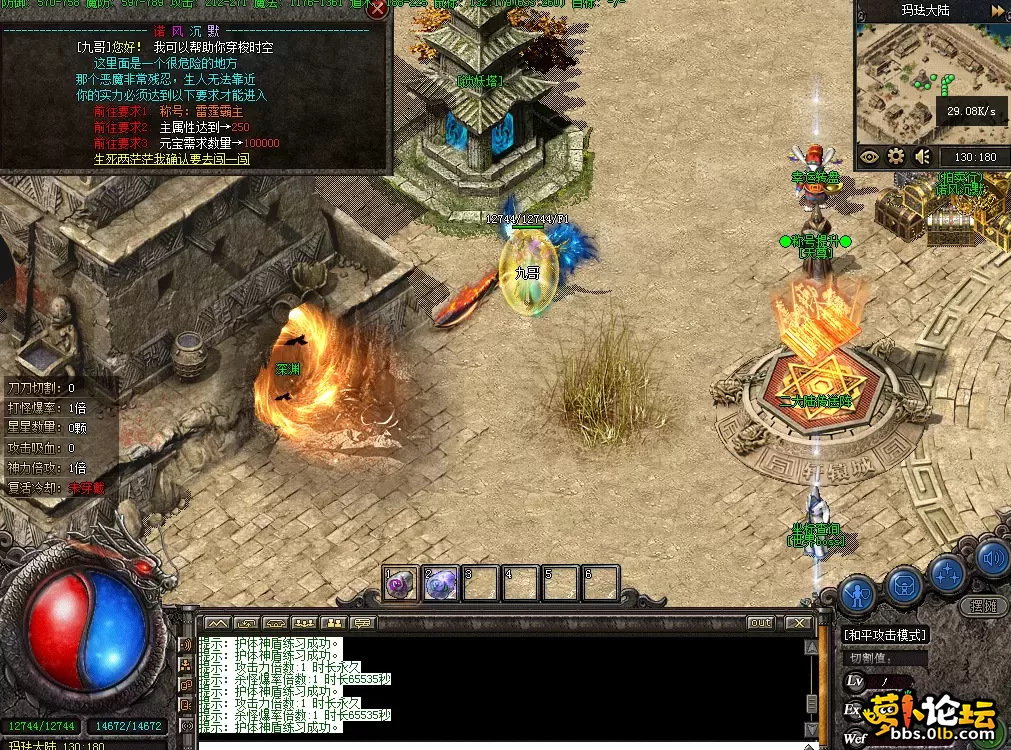Expand the minimap with the double-arrow button
This screenshot has width=1011, height=750.
tap(997, 11)
